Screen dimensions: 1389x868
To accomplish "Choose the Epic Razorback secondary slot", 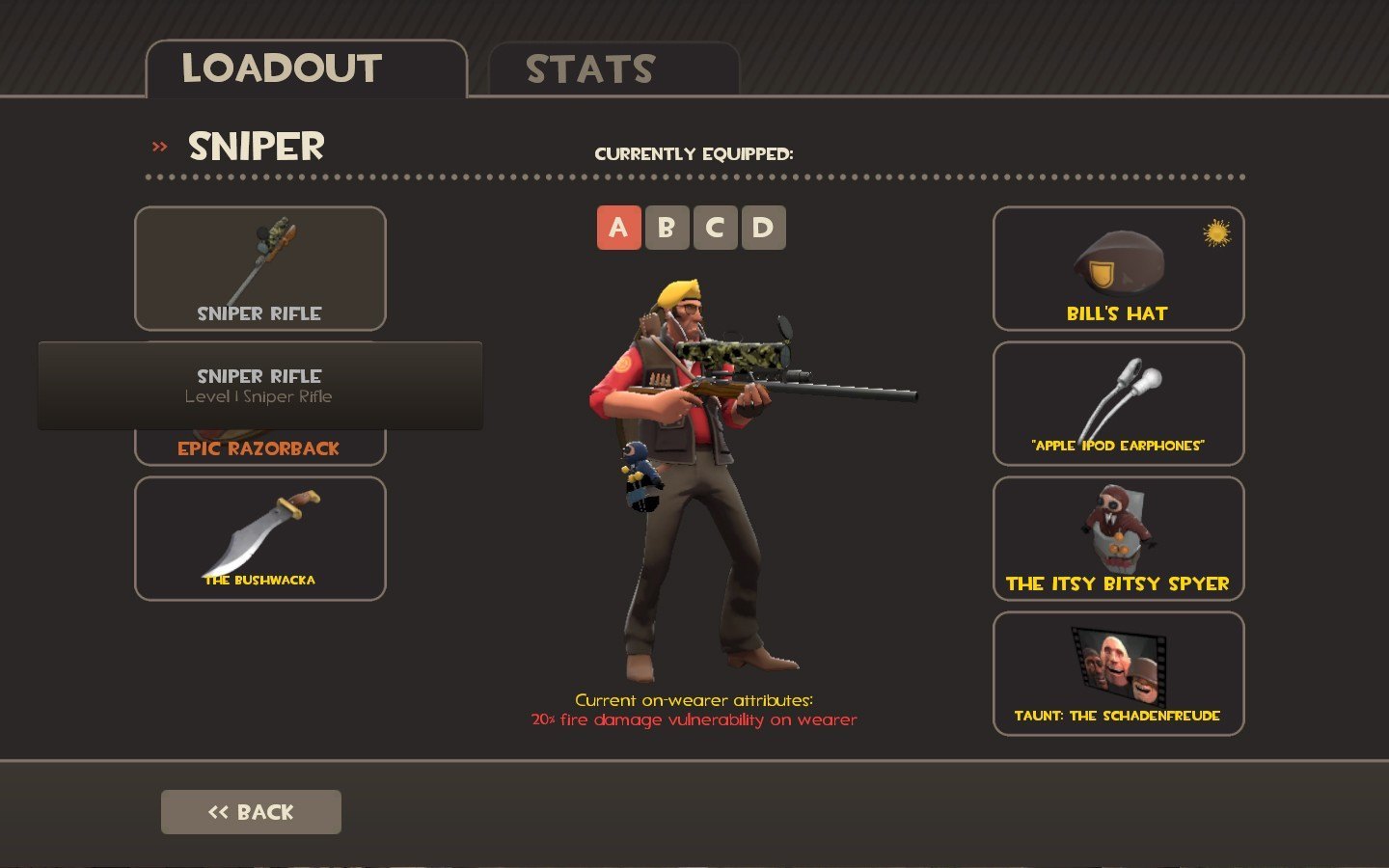I will [x=259, y=448].
